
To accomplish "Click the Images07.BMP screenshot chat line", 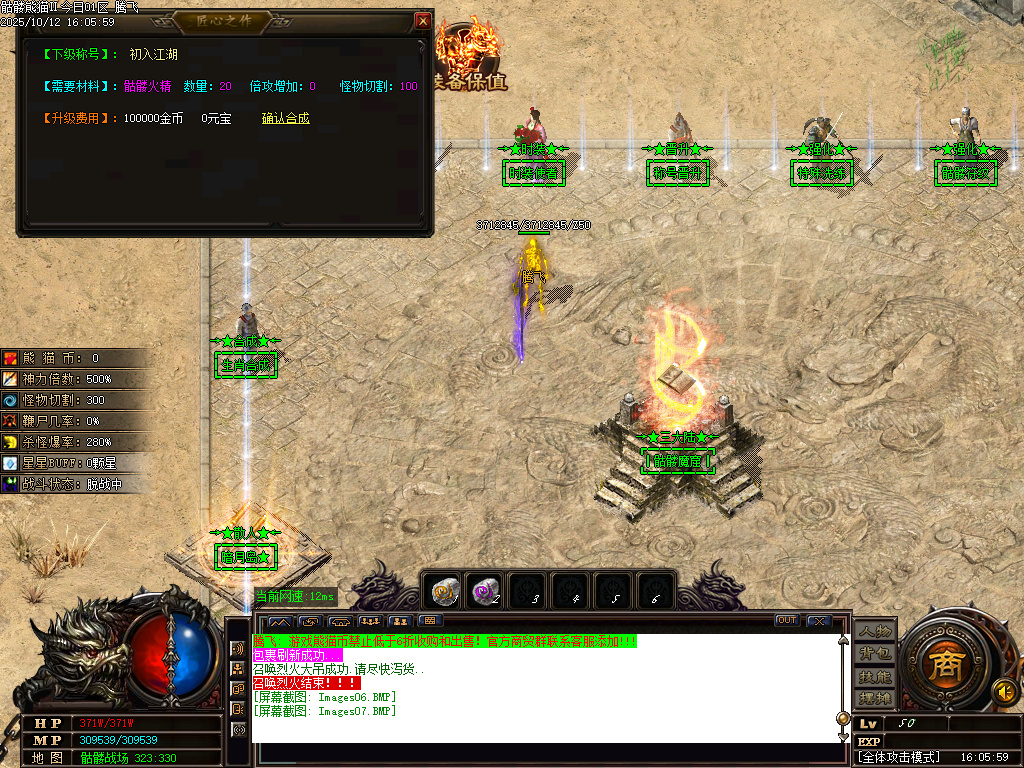I will (325, 711).
